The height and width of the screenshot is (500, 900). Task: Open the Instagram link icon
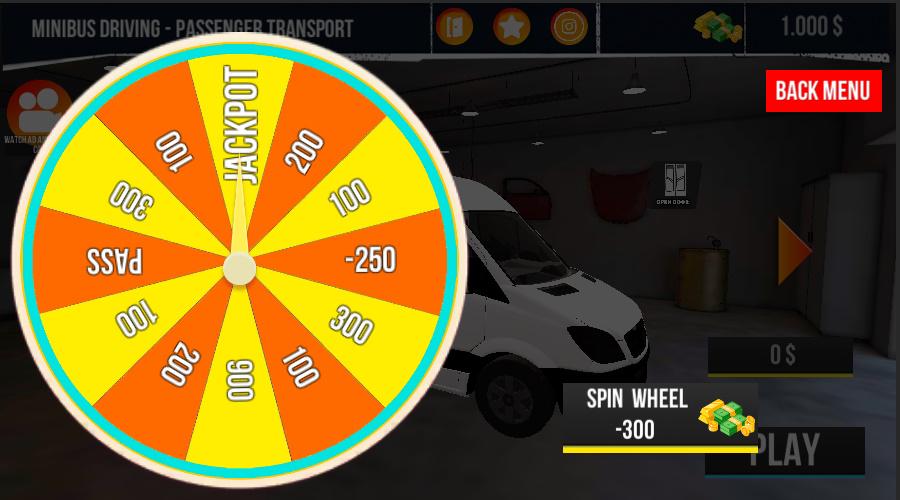pos(569,27)
